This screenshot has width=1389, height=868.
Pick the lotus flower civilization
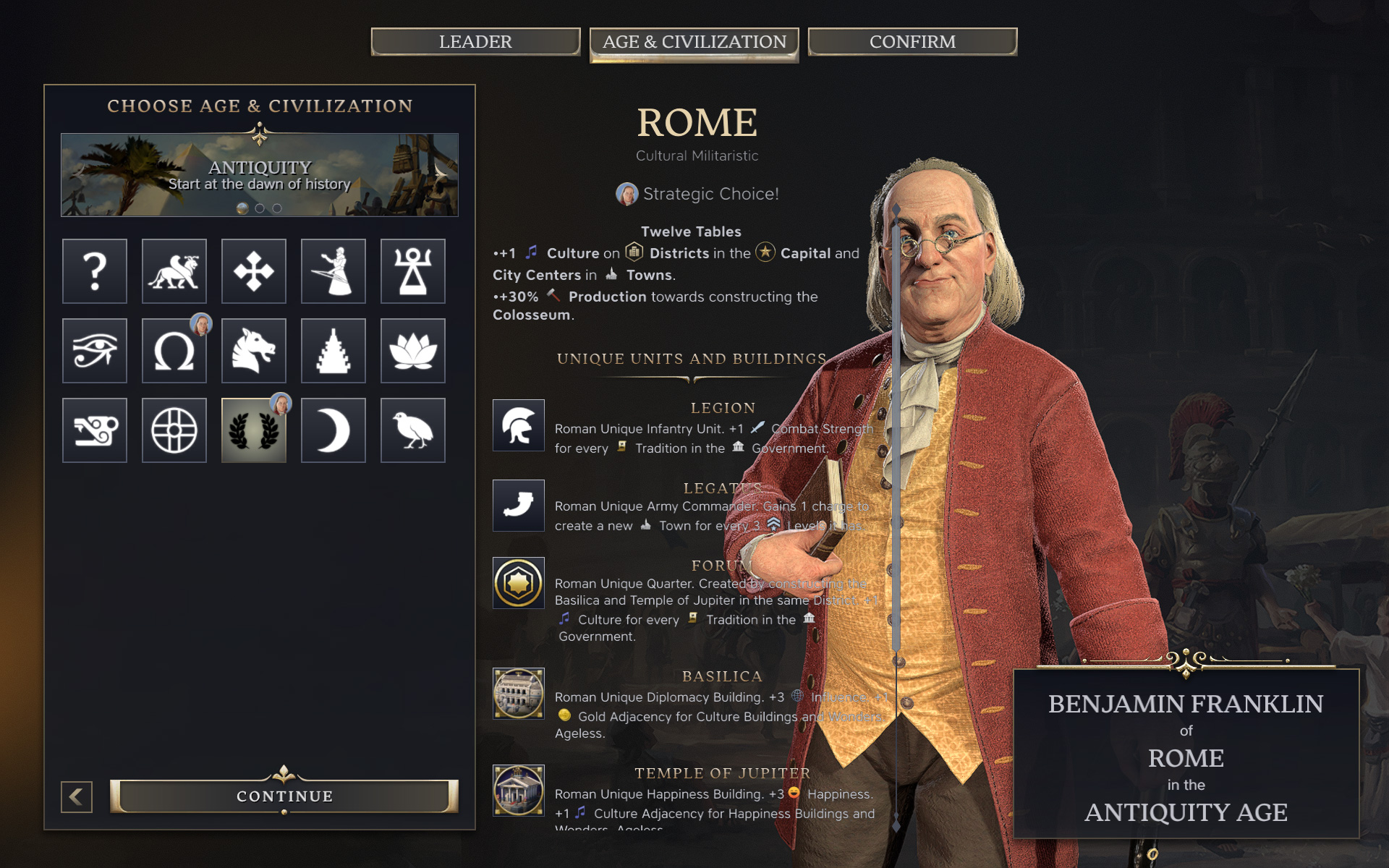tap(413, 351)
